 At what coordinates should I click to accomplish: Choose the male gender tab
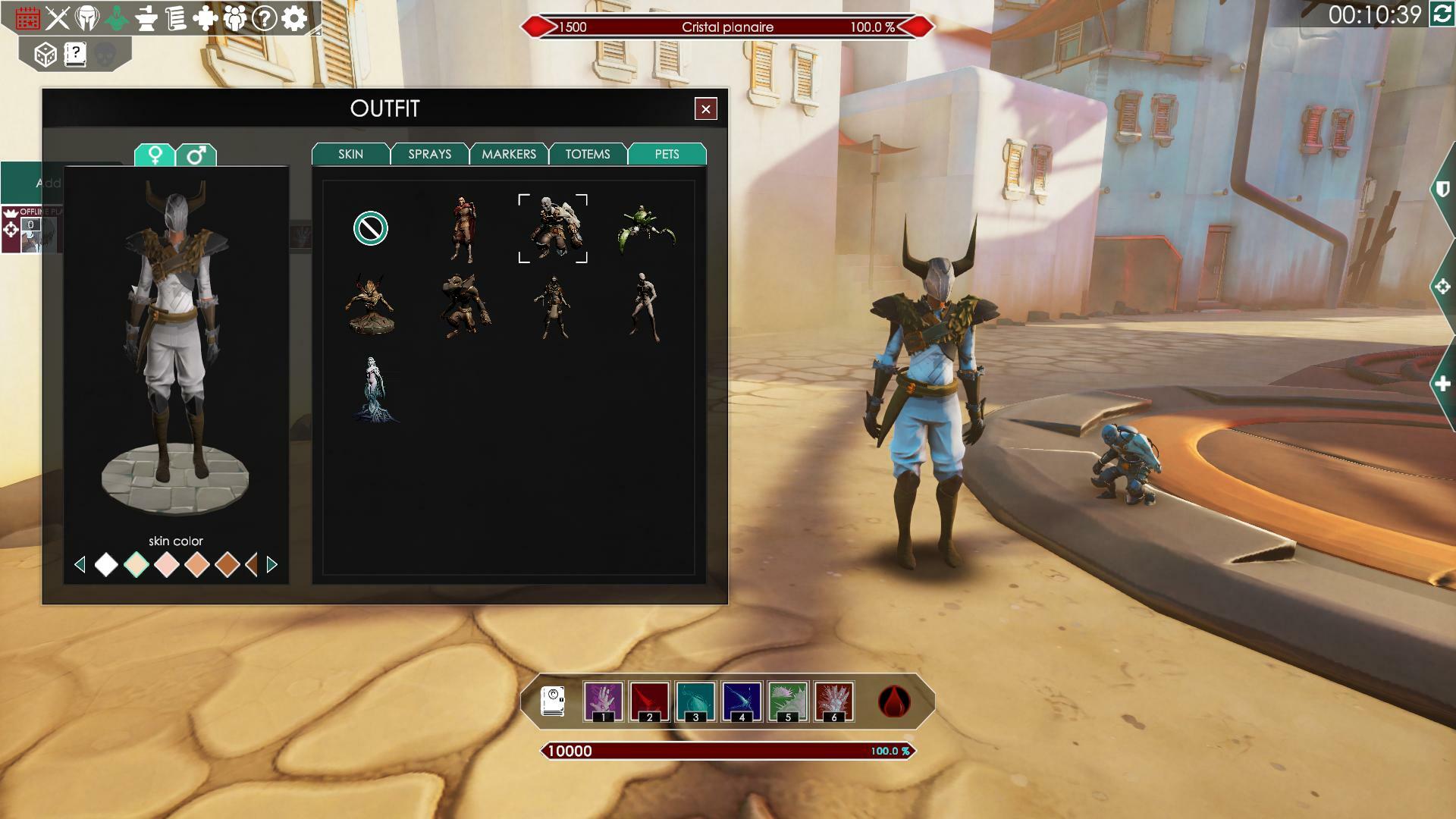coord(196,155)
